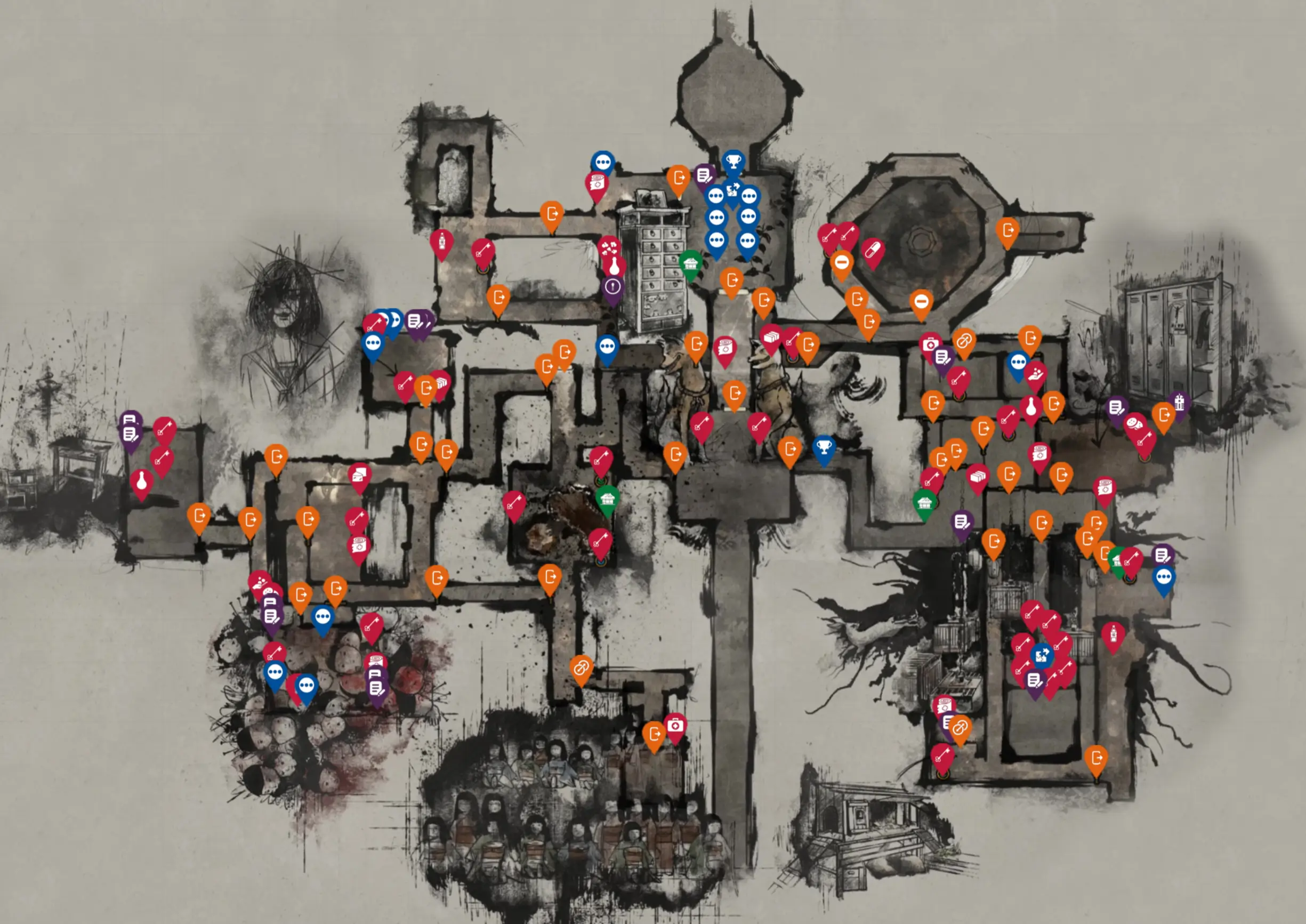
Task: Open the chain-link marker beside the first-aid kit
Action: pos(963,341)
